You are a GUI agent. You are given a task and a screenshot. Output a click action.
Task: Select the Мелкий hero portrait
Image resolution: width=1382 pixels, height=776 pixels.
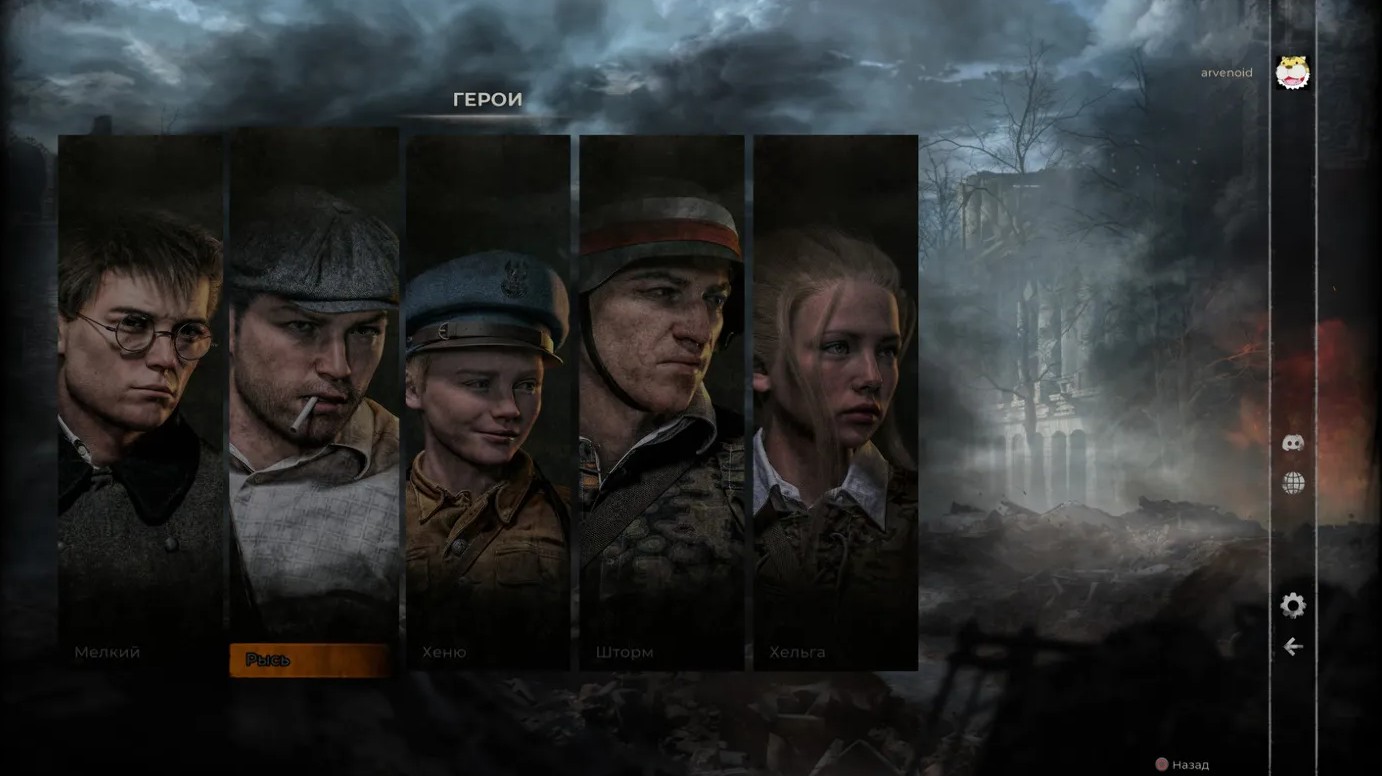140,400
